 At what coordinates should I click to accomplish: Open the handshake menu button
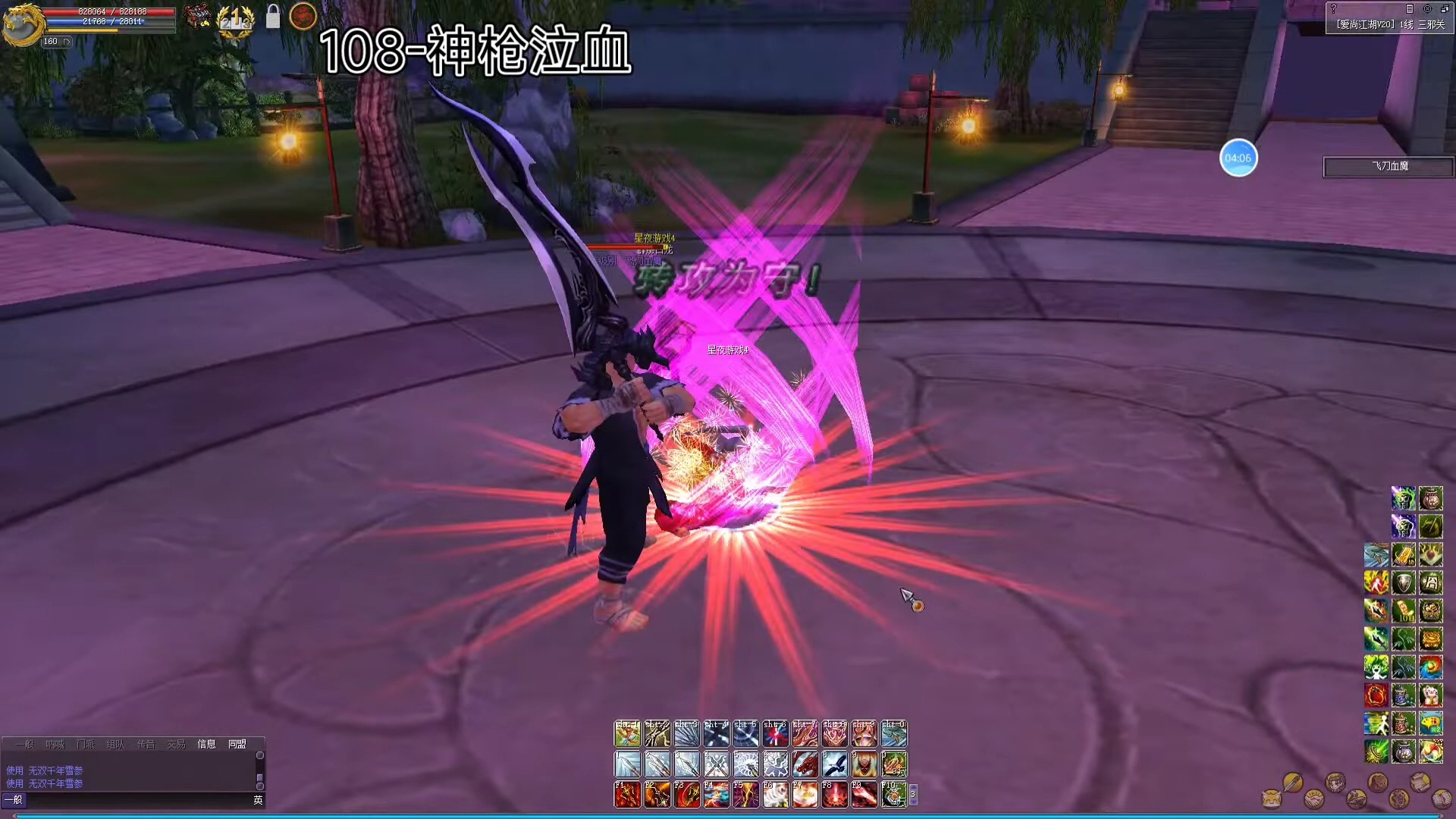(1313, 799)
